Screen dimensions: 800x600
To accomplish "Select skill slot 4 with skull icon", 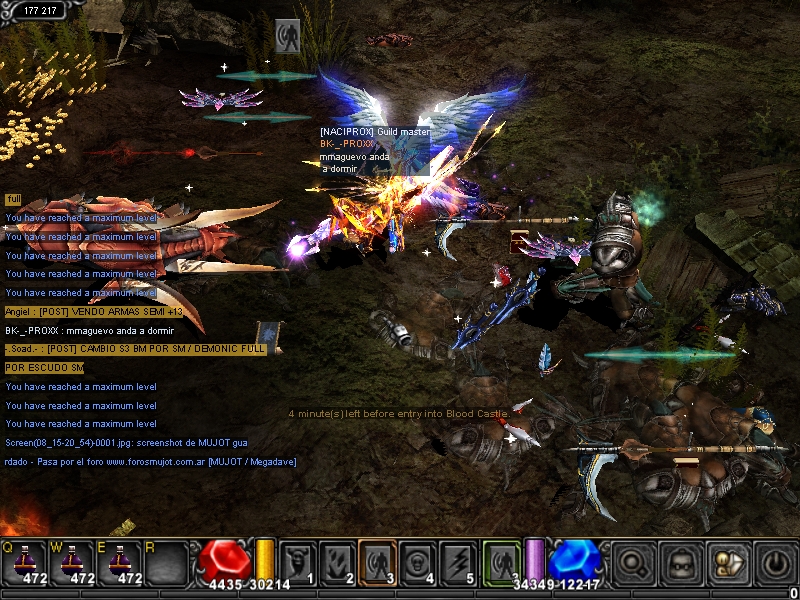I will click(x=417, y=562).
